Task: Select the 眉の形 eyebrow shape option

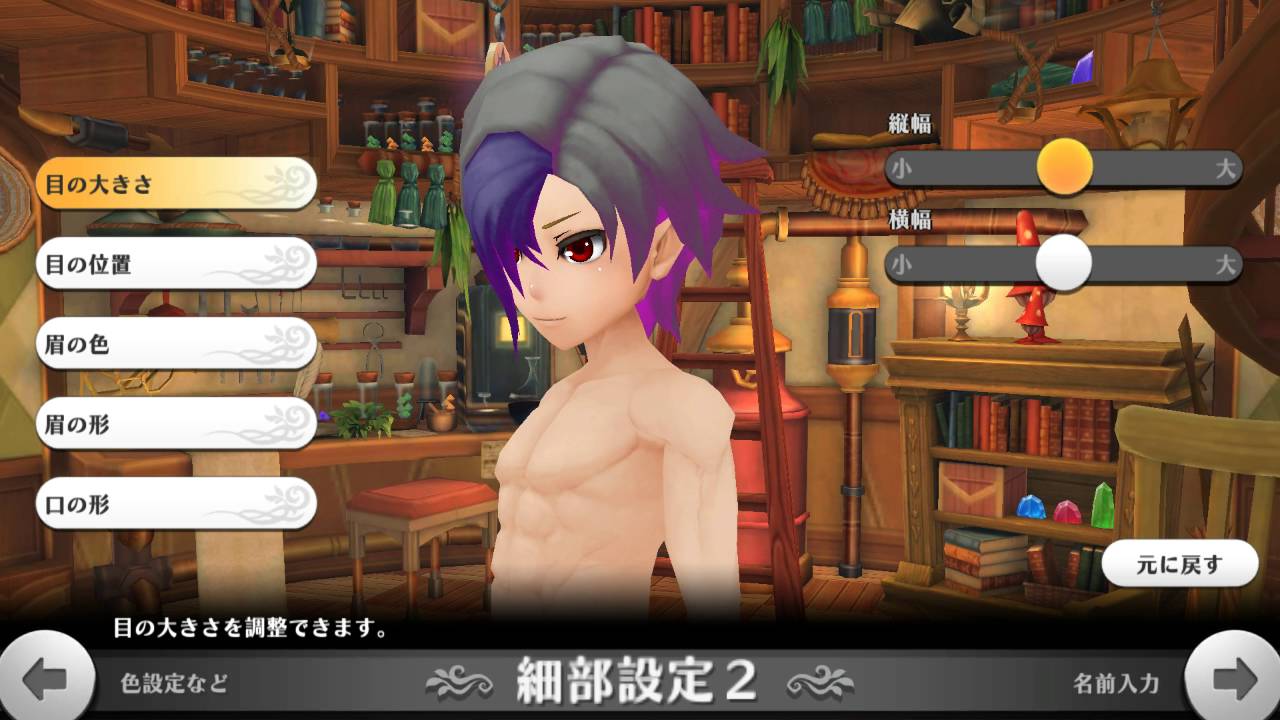Action: 176,424
